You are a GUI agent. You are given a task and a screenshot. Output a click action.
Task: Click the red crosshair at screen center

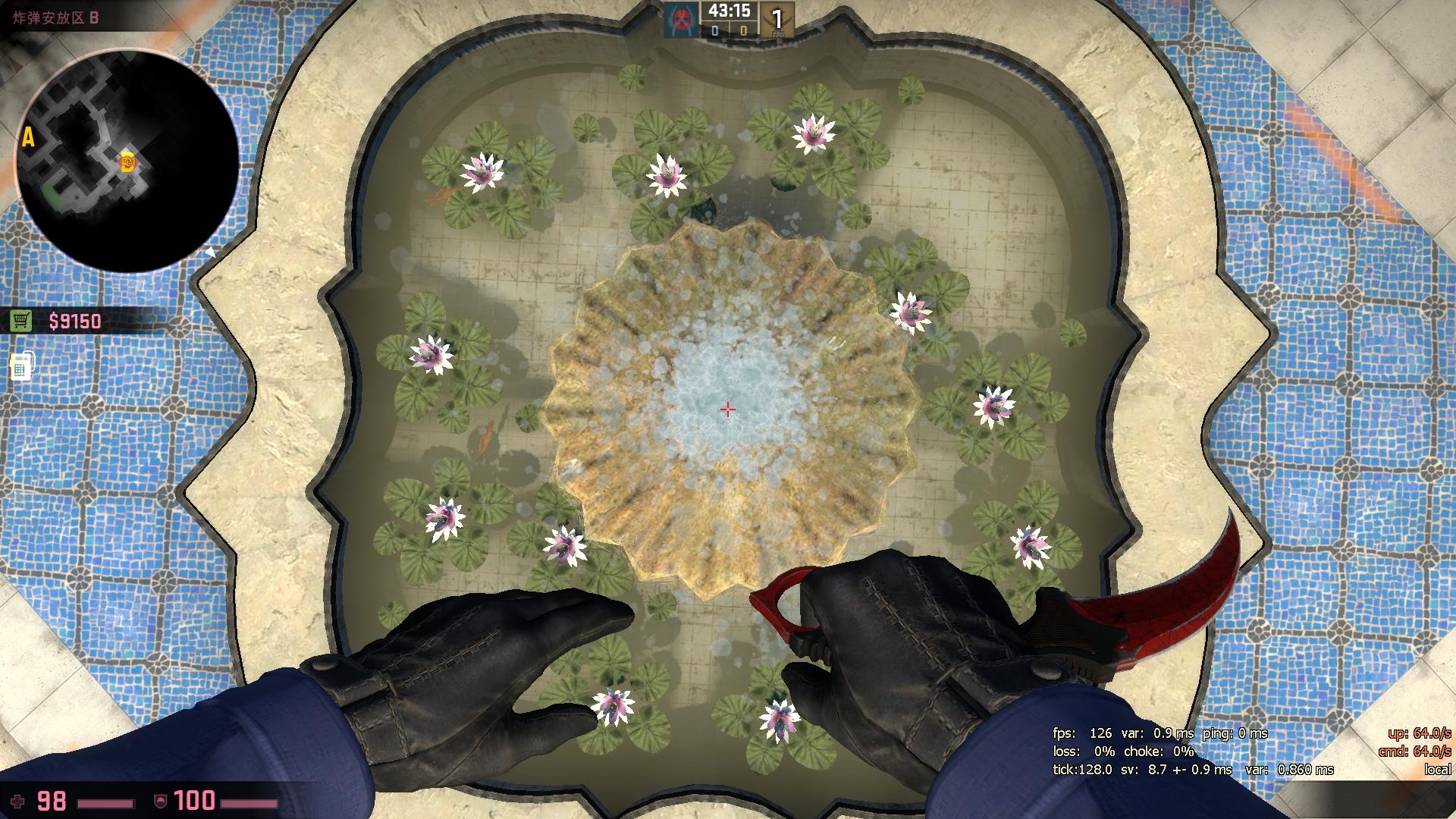point(726,409)
